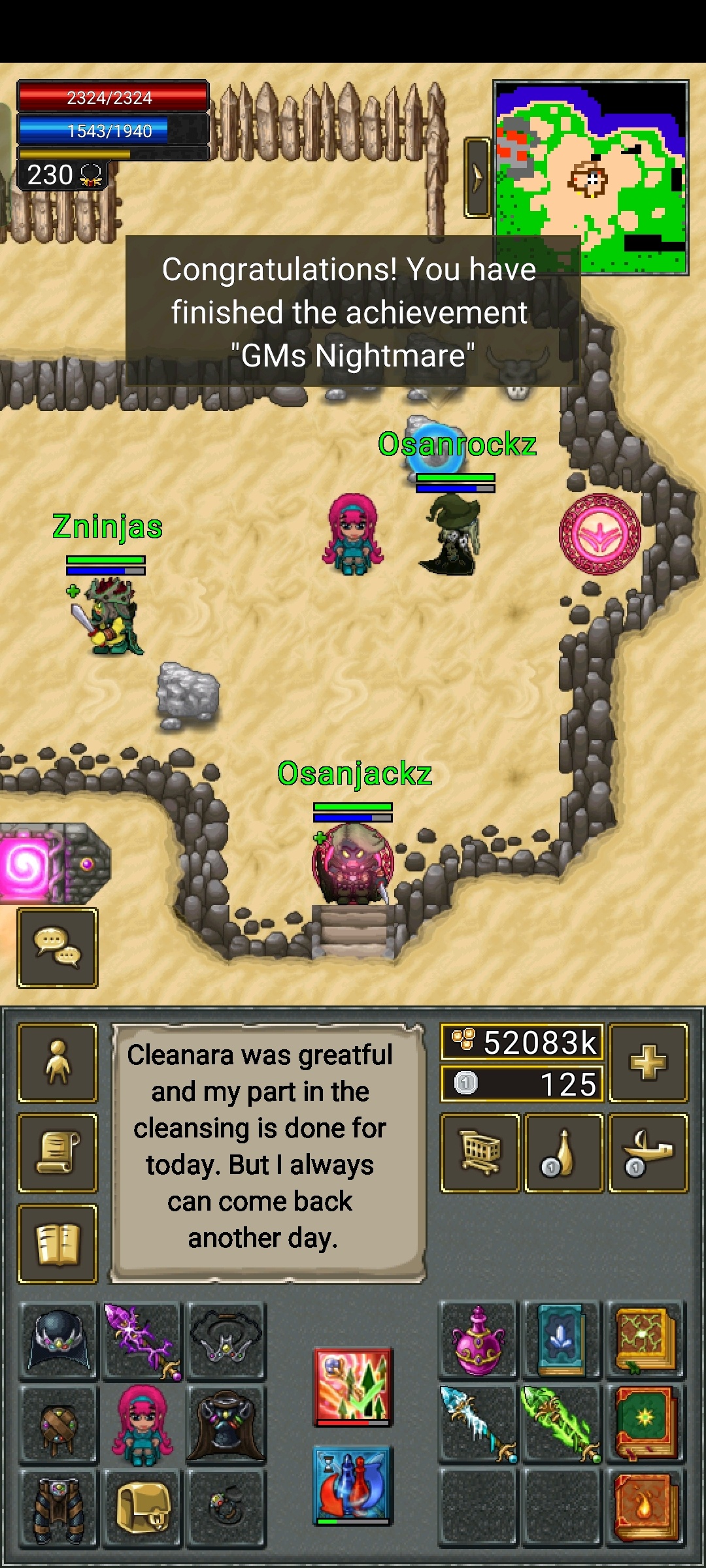Screen dimensions: 706x1568
Task: Open the oil lamp with coin button
Action: tap(648, 1153)
